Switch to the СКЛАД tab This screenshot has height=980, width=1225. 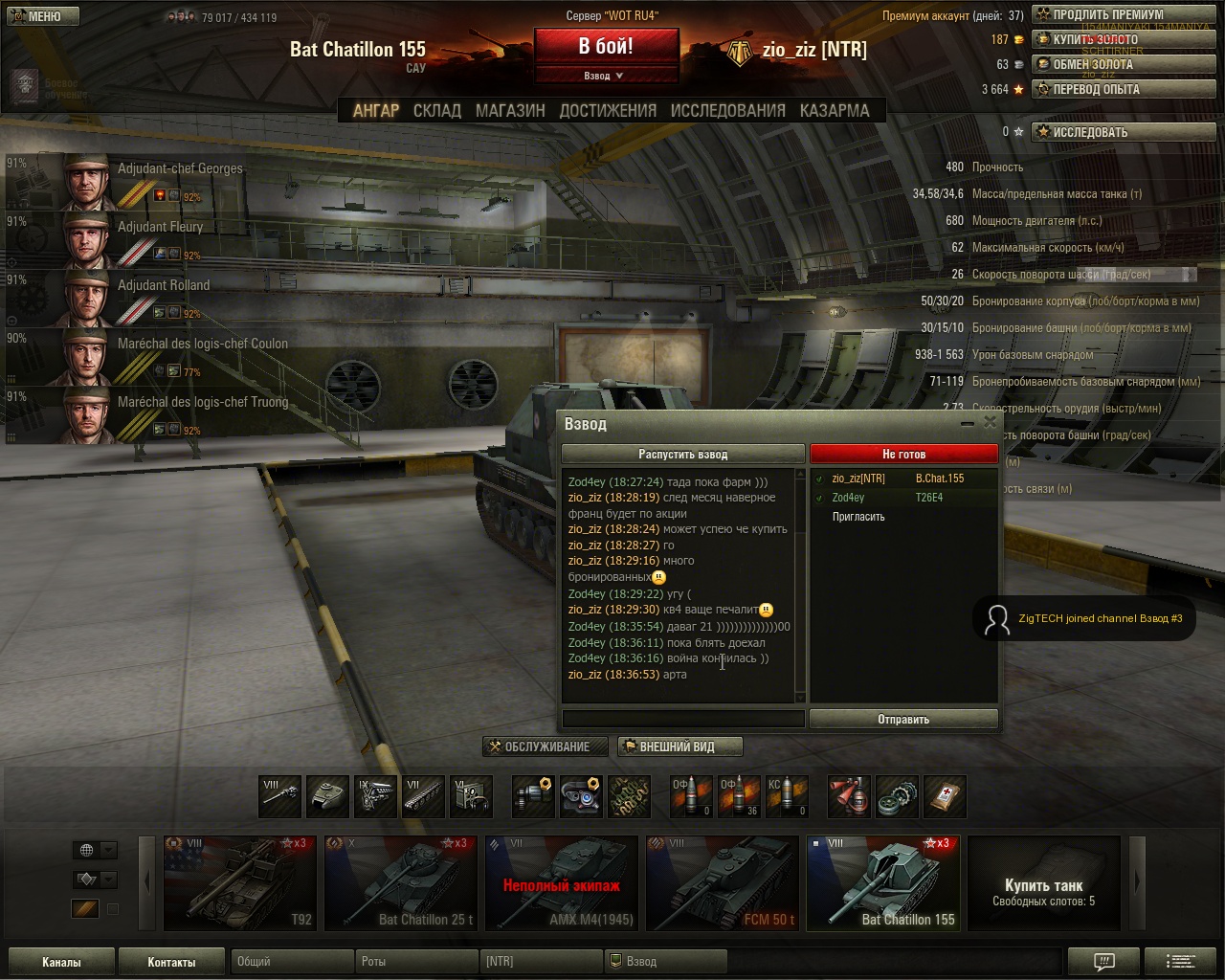437,111
